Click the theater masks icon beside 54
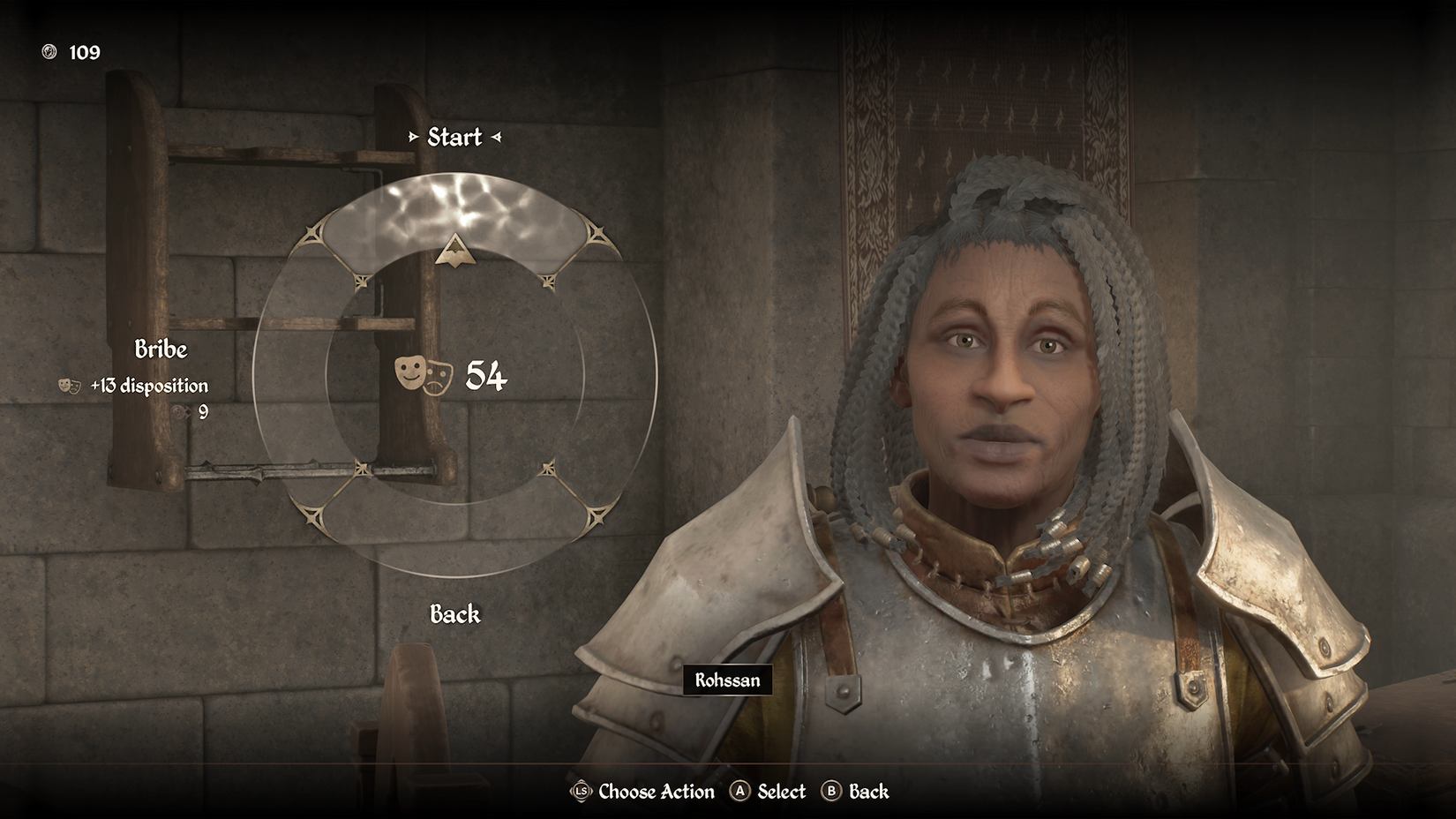This screenshot has height=819, width=1456. [x=425, y=375]
